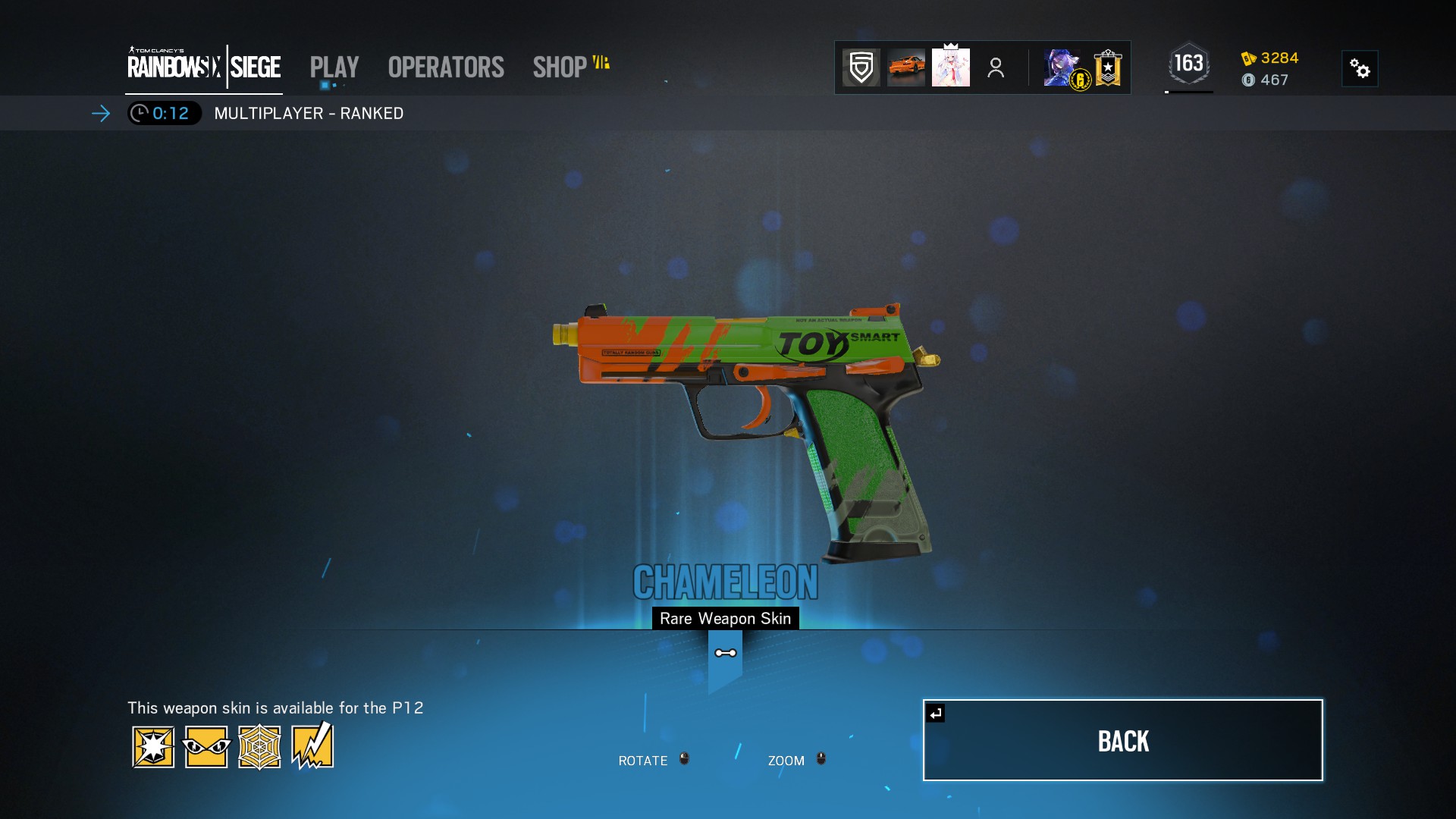Open the orange car background thumbnail
Image resolution: width=1456 pixels, height=819 pixels.
point(905,67)
